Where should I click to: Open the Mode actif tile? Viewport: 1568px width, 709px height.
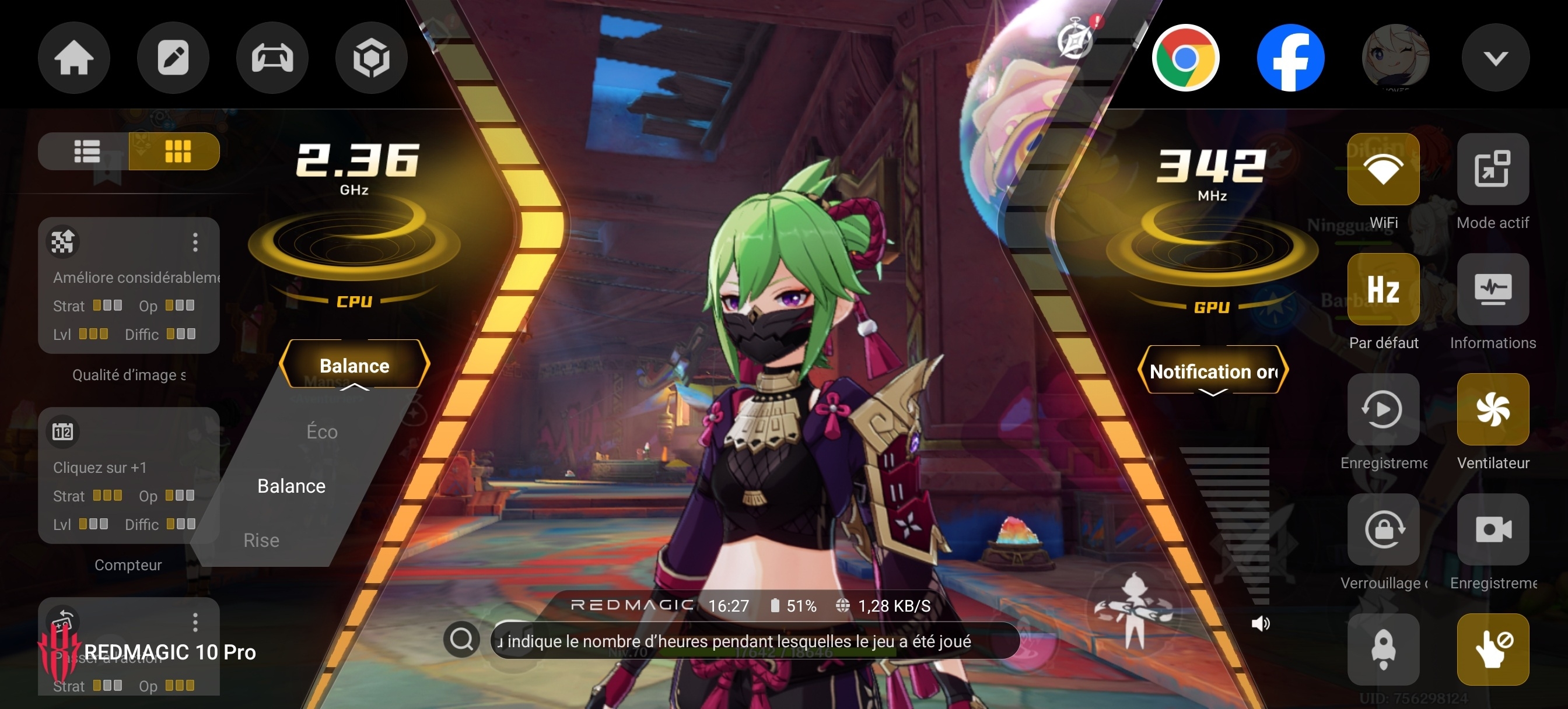1493,169
